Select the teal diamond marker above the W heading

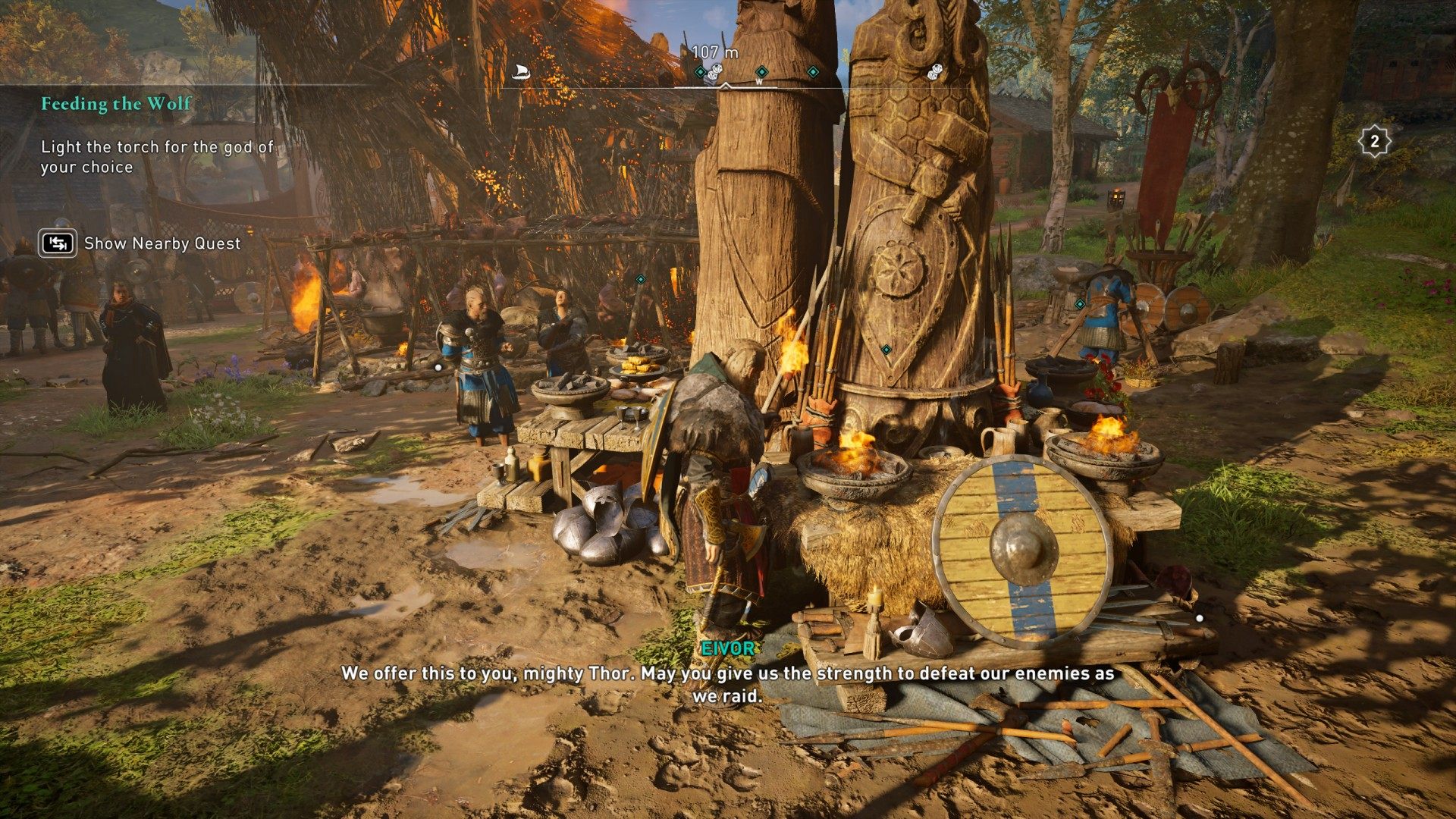(x=761, y=71)
